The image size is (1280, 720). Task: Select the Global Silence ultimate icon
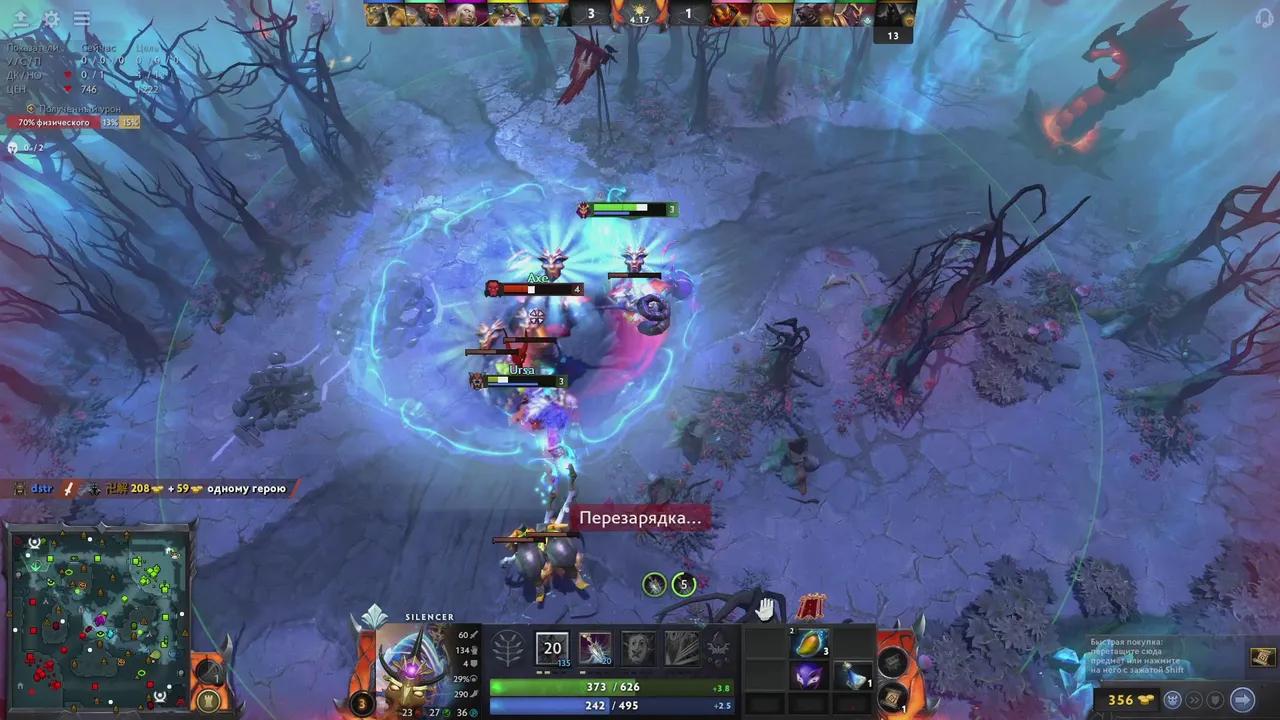click(682, 648)
